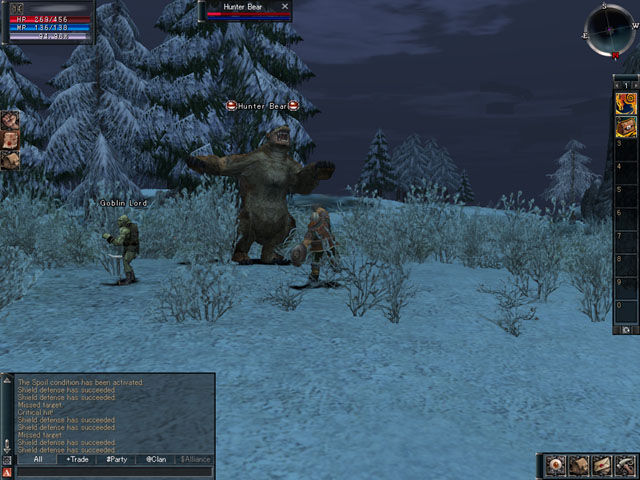
Task: Open the #Party chat tab
Action: pos(116,459)
